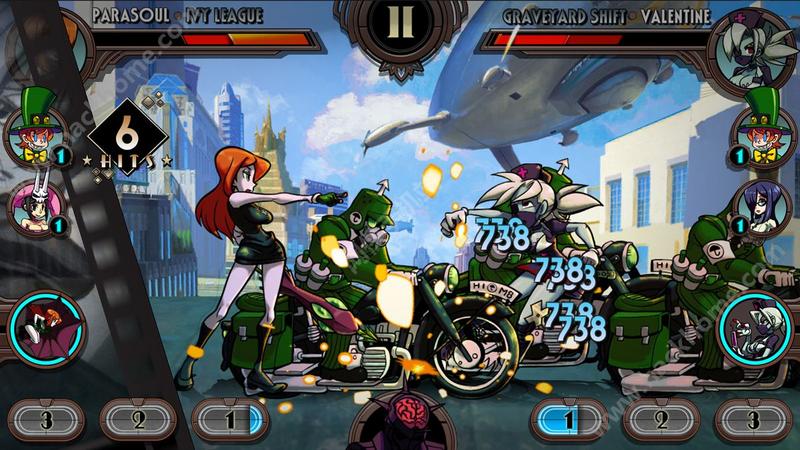Trigger Parasoul's circular blockbuster icon
The height and width of the screenshot is (450, 800).
click(x=42, y=327)
